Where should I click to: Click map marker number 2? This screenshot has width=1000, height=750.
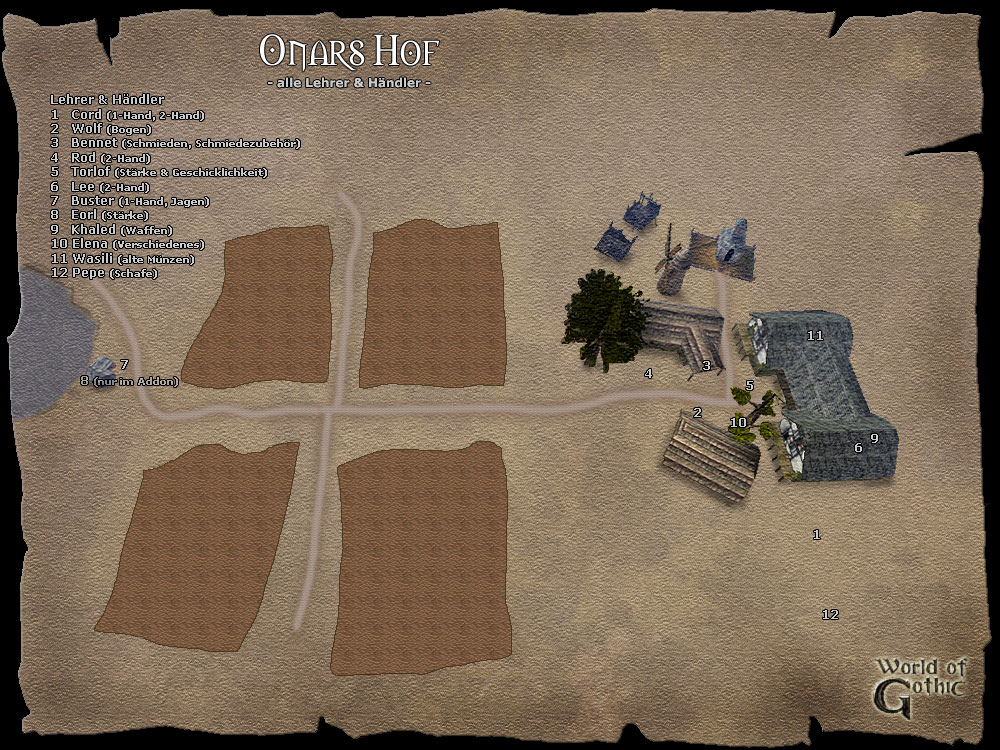697,412
